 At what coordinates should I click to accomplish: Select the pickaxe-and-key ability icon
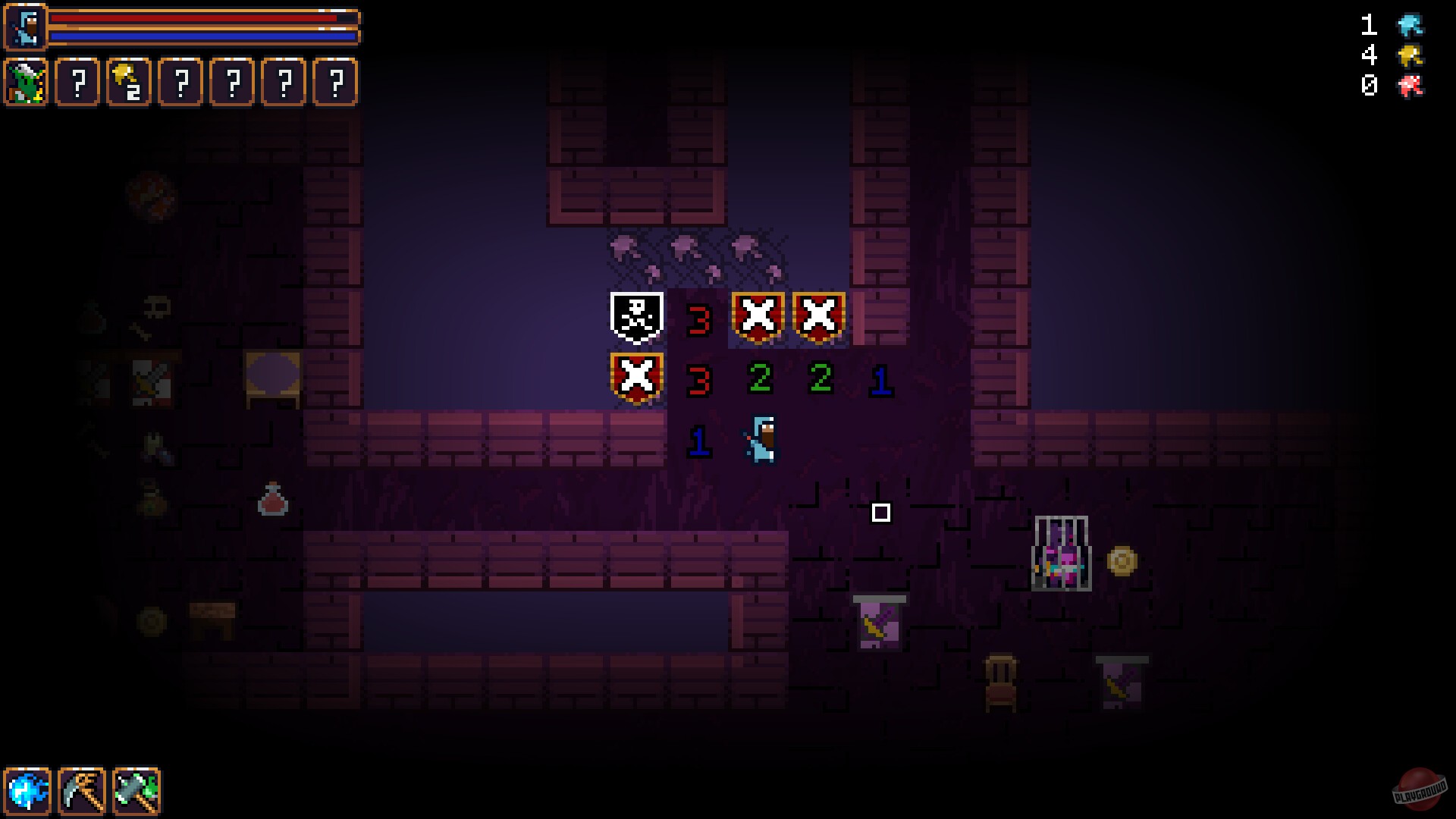tap(80, 790)
